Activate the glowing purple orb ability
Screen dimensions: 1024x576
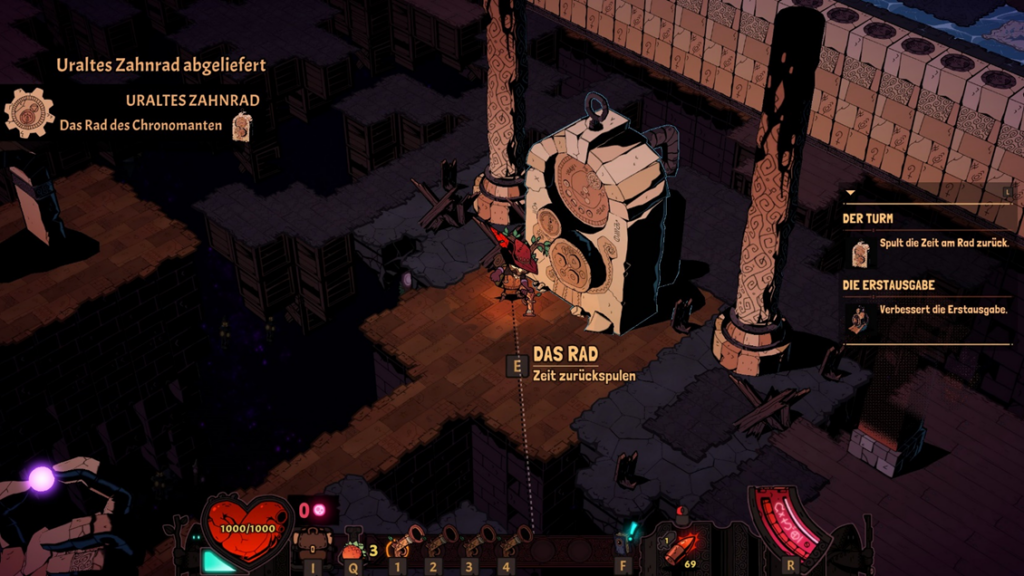coord(41,479)
